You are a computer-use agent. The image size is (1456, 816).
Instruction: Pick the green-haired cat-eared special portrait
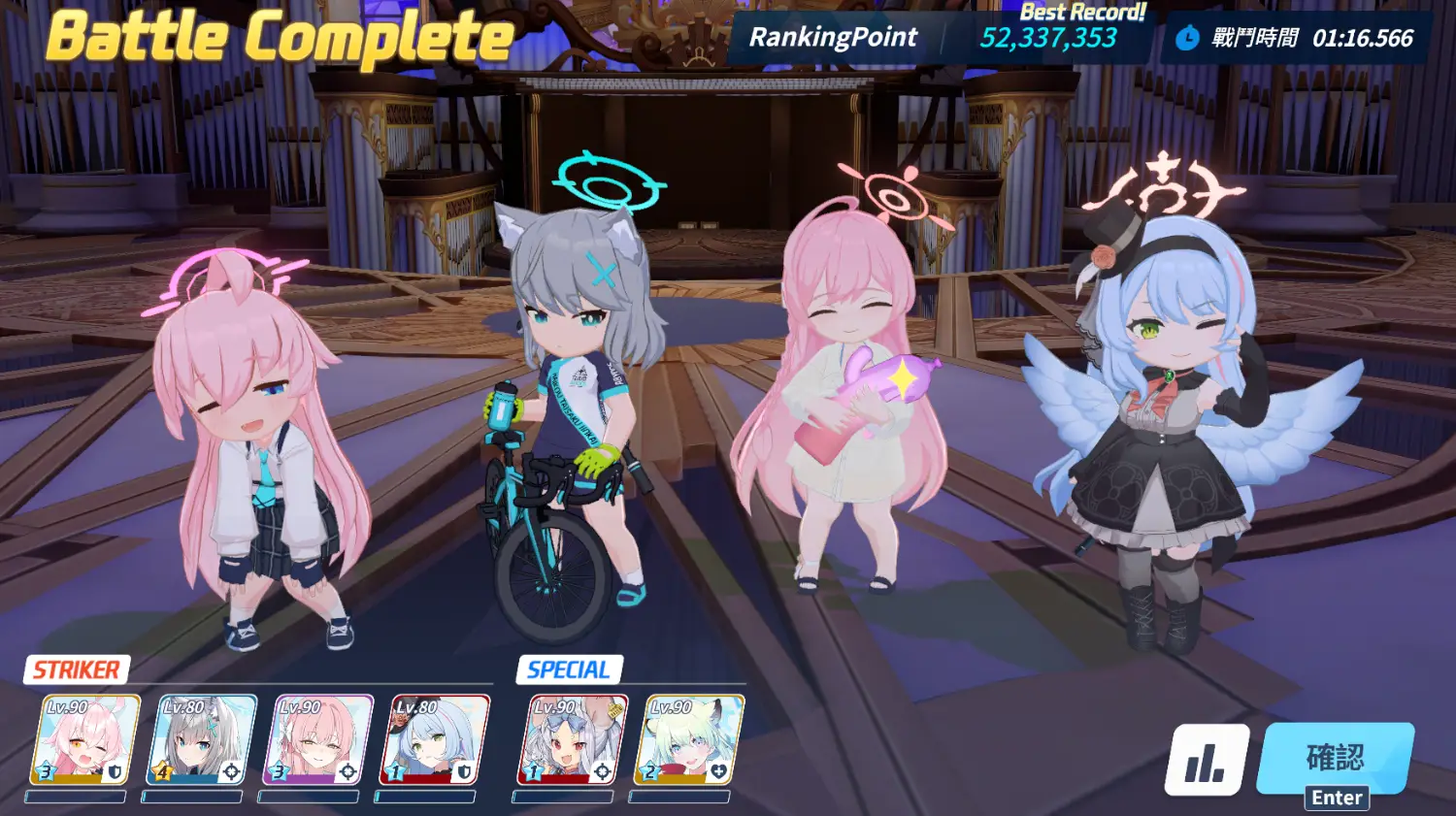click(x=687, y=739)
